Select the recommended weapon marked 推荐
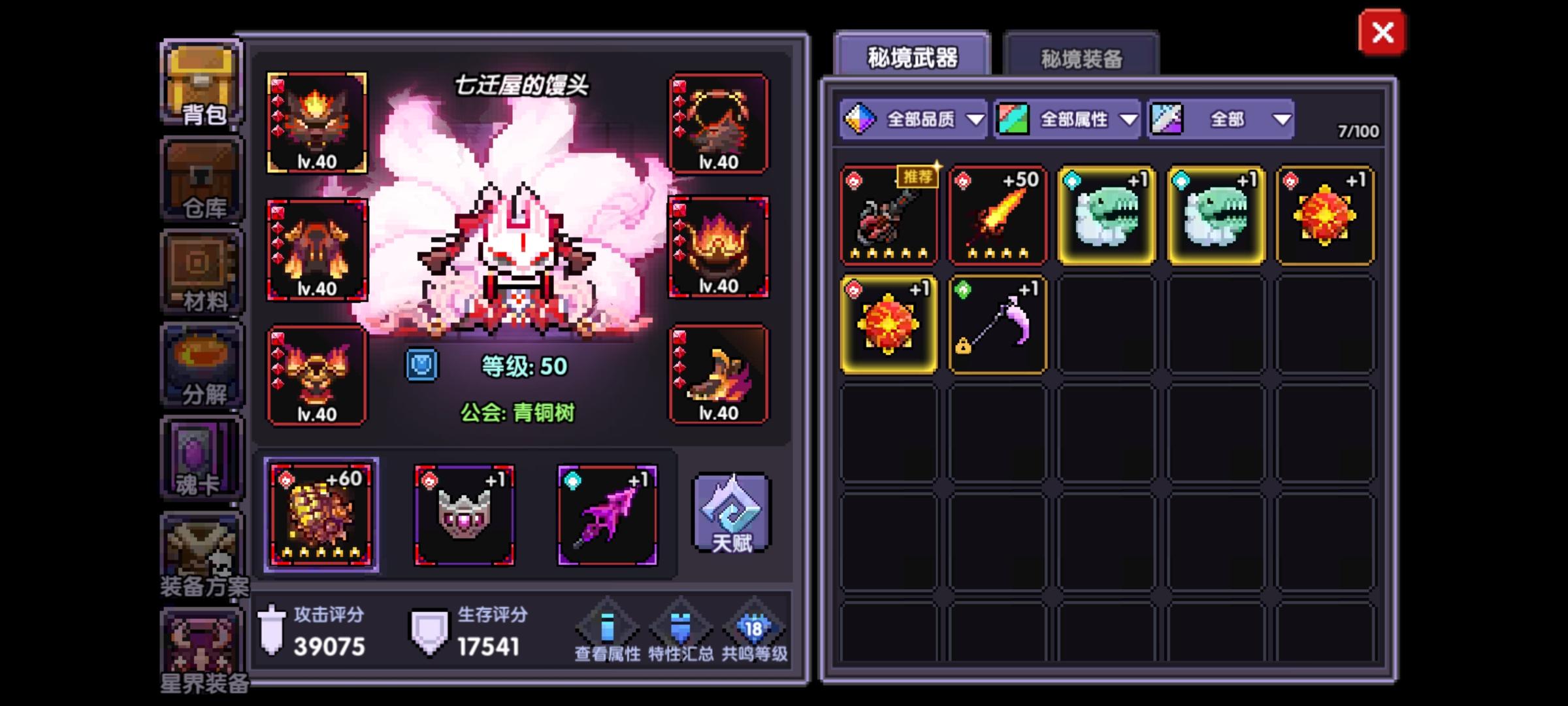 point(889,216)
